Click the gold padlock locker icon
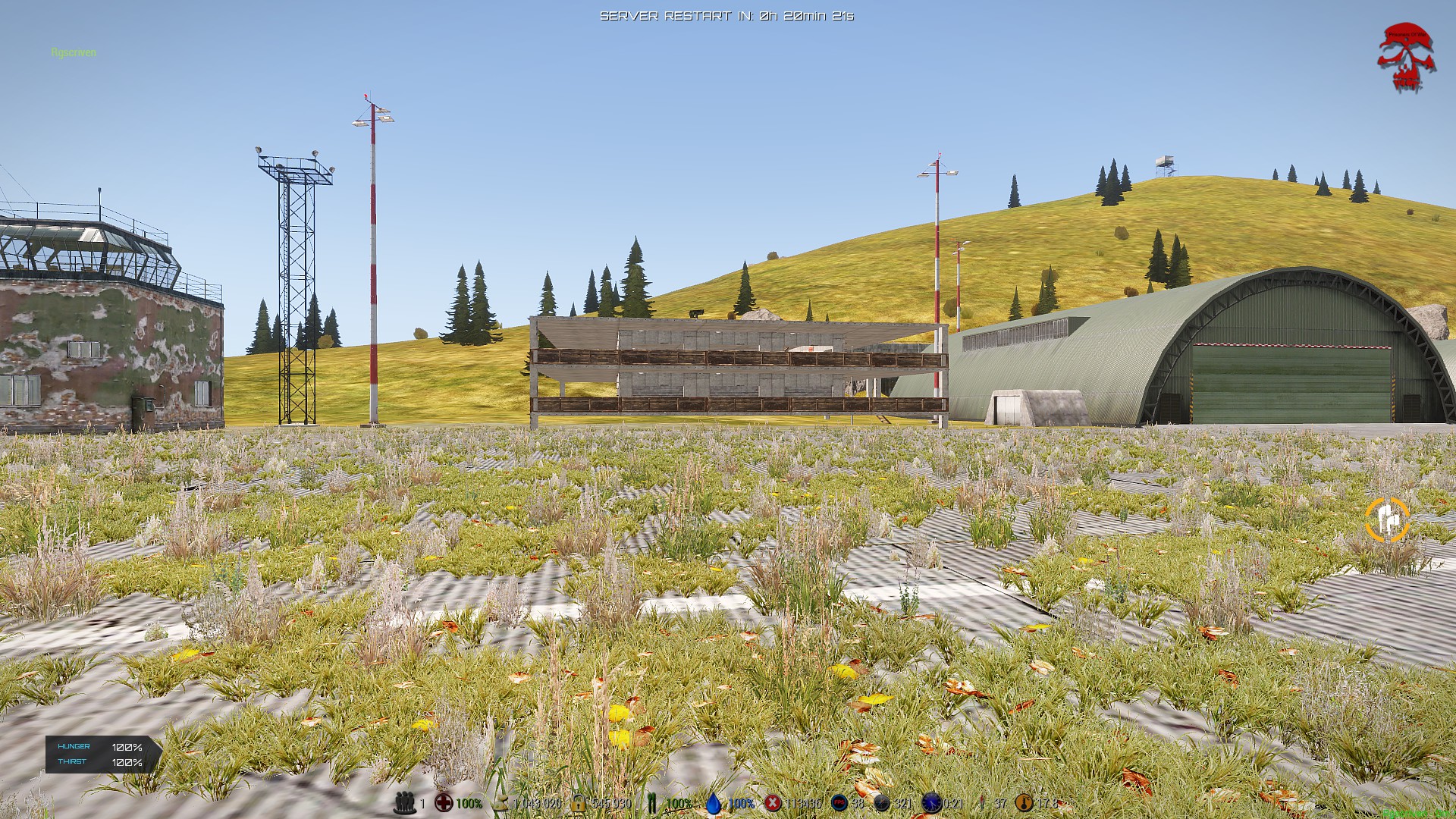Screen dimensions: 1456x819 tap(579, 802)
